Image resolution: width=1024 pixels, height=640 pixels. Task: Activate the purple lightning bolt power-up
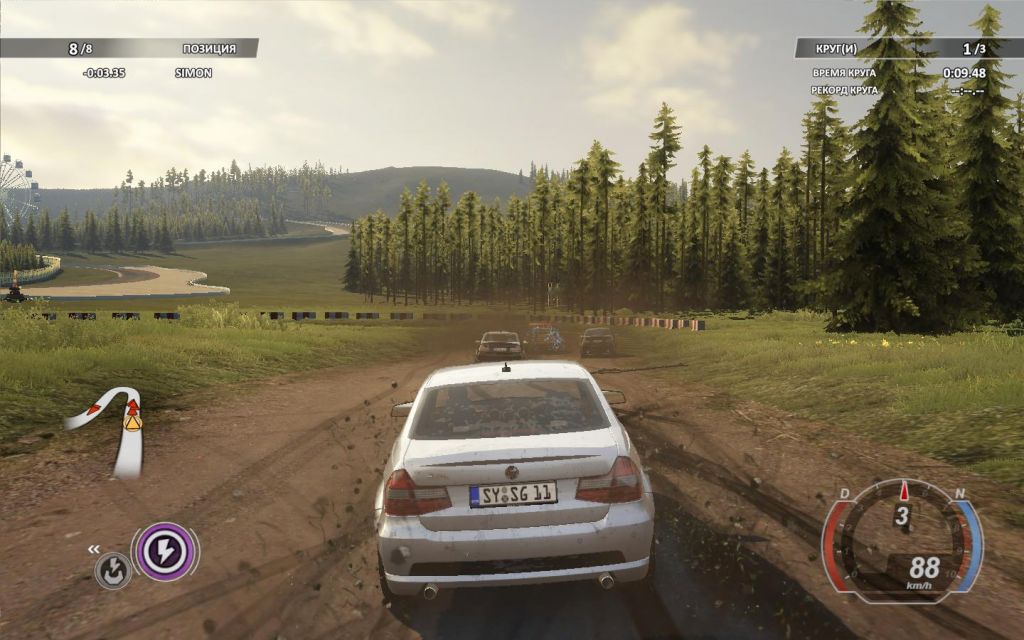pos(164,551)
